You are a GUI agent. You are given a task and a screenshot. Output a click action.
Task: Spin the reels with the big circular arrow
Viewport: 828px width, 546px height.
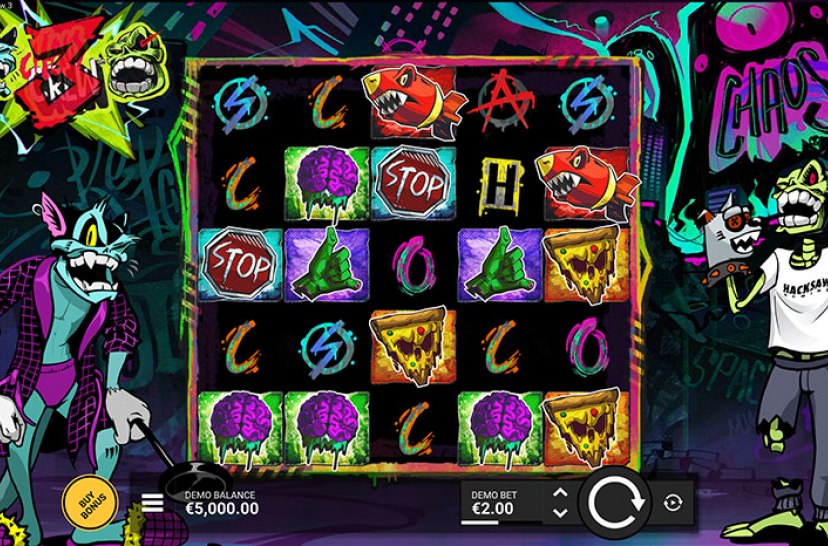pyautogui.click(x=613, y=502)
